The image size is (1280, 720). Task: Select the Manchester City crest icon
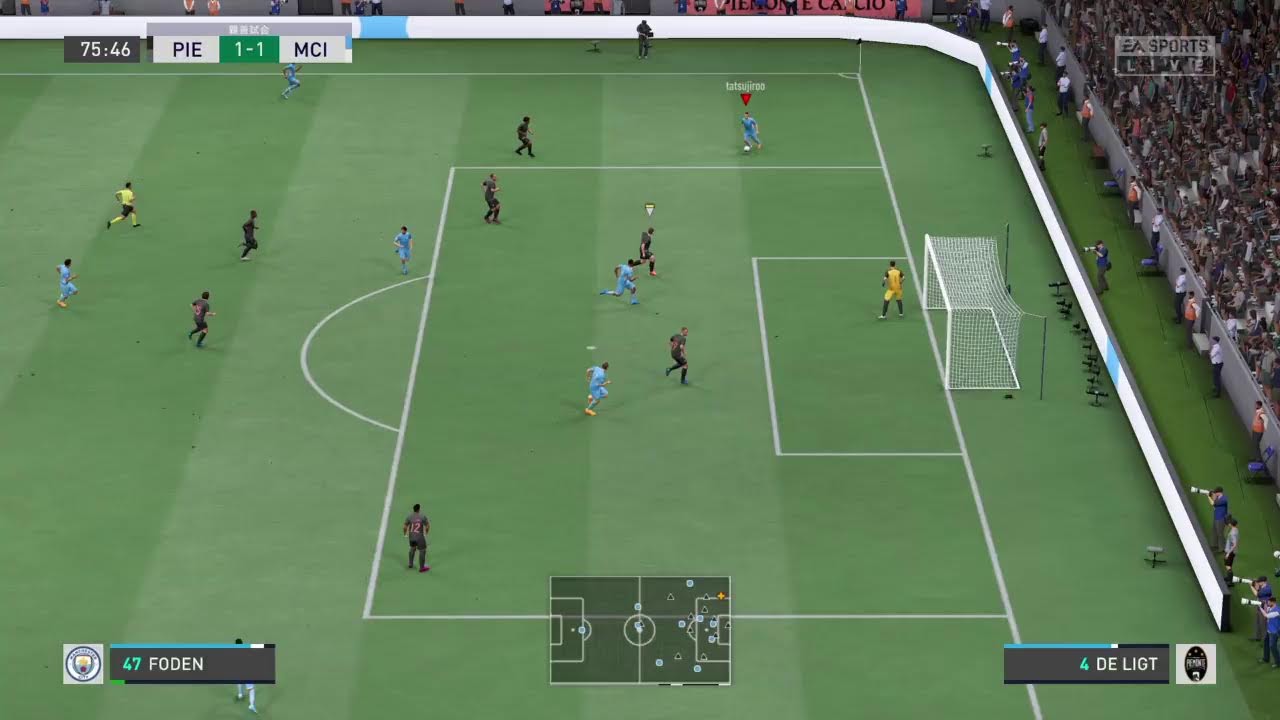pyautogui.click(x=83, y=664)
